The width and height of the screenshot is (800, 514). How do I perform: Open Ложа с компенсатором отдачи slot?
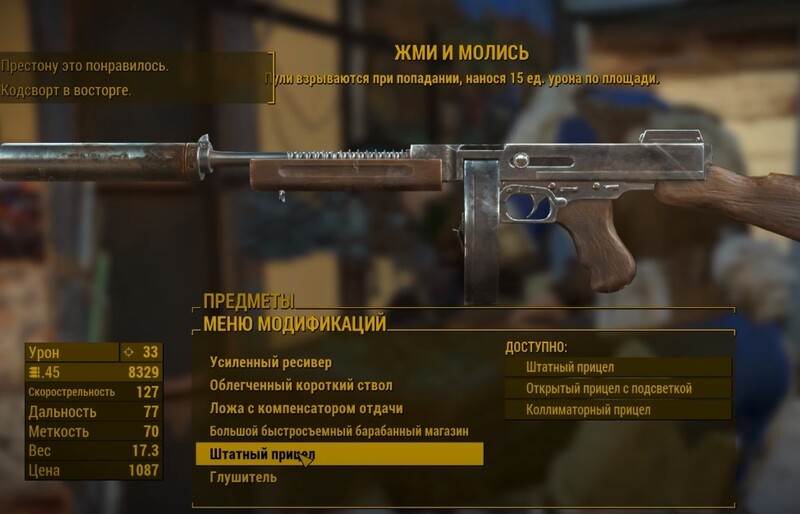(306, 408)
